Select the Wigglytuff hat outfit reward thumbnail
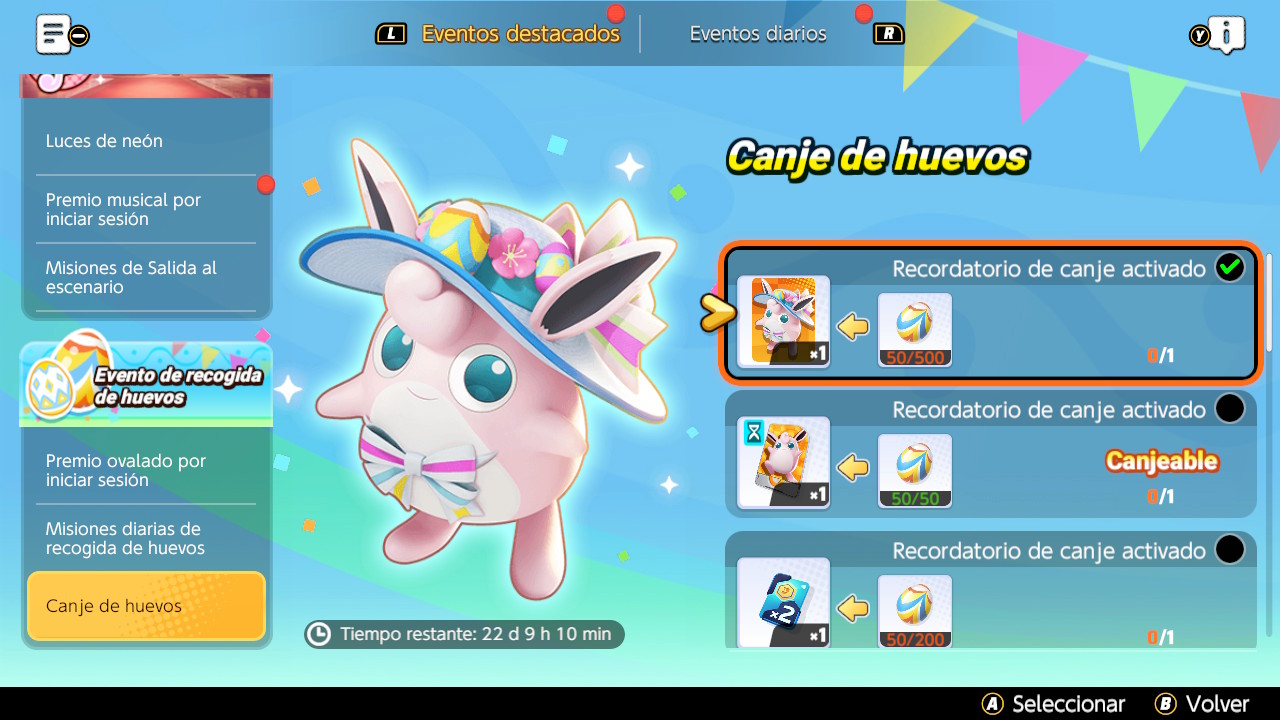 click(x=783, y=321)
